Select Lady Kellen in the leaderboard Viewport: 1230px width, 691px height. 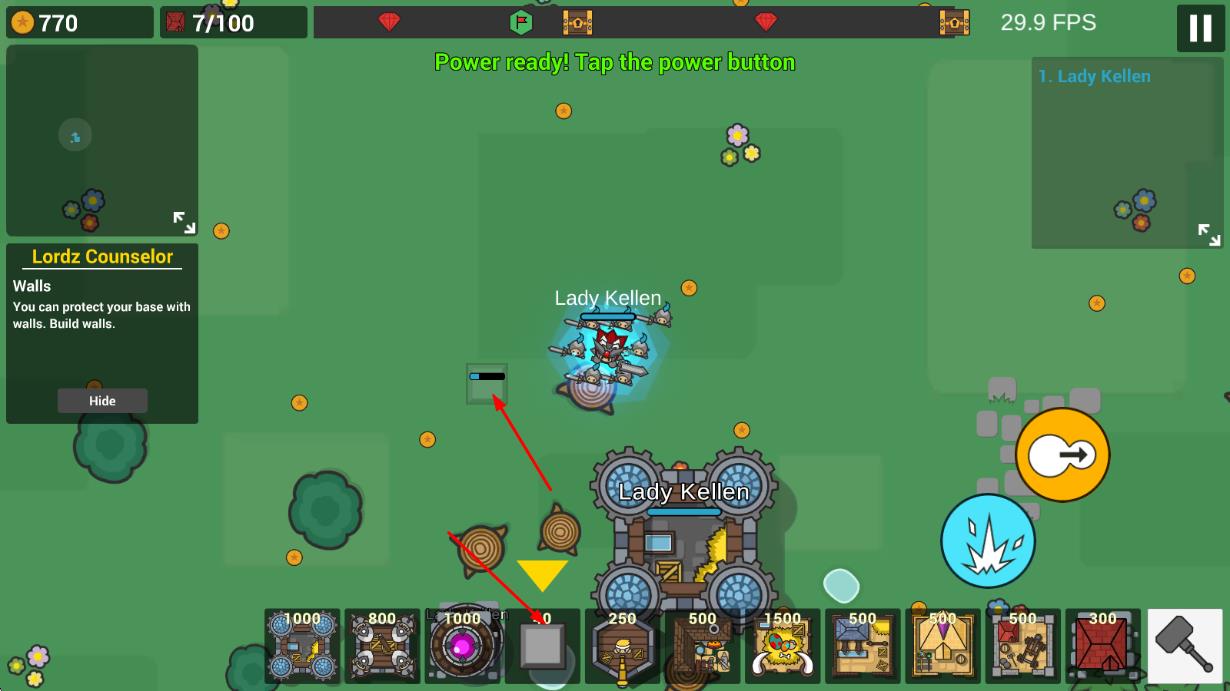(1094, 76)
